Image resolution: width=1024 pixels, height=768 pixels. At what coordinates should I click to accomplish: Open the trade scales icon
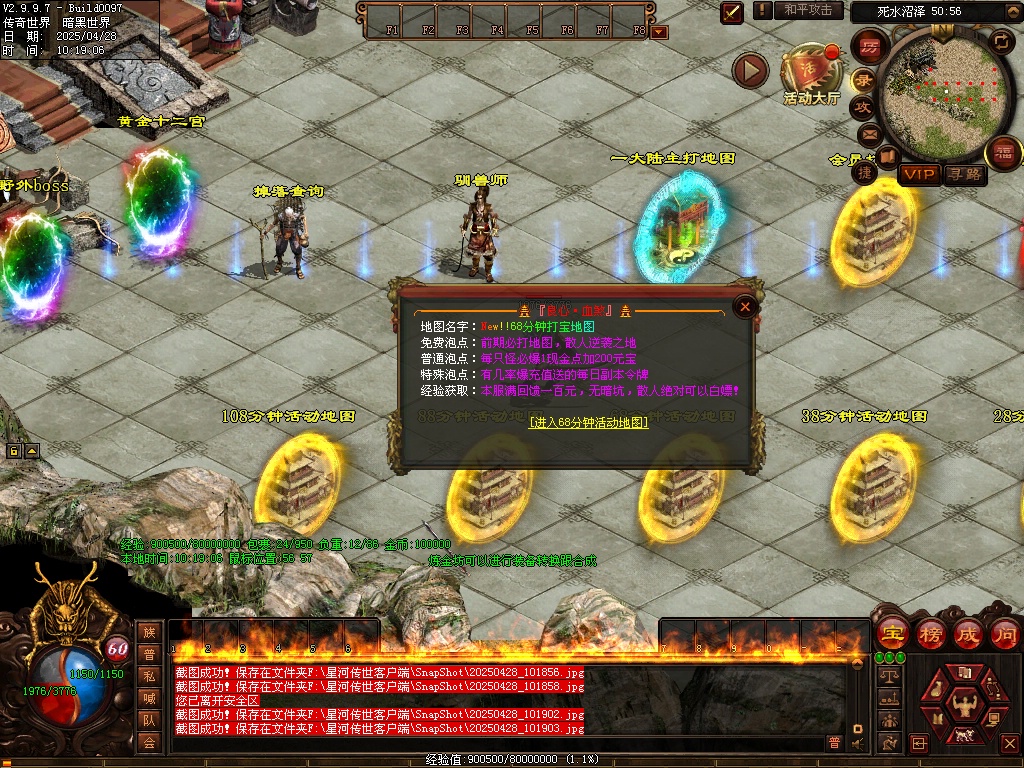click(888, 677)
